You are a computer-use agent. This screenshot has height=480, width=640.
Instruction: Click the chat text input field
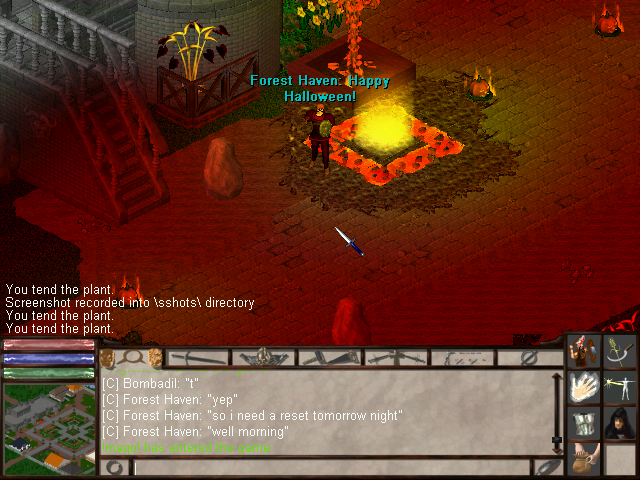(330, 467)
